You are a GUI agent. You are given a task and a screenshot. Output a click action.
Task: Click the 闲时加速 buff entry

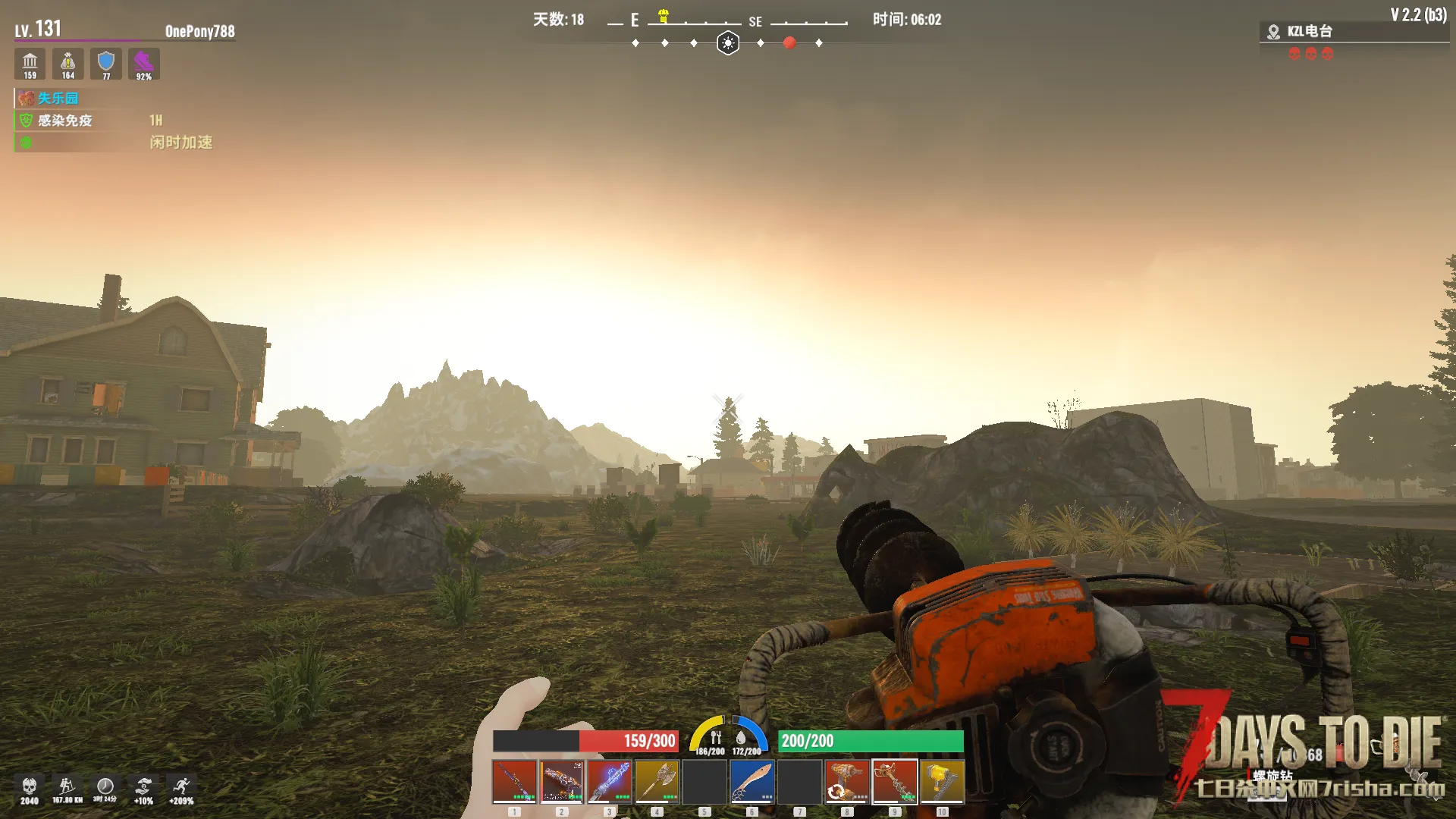point(180,143)
